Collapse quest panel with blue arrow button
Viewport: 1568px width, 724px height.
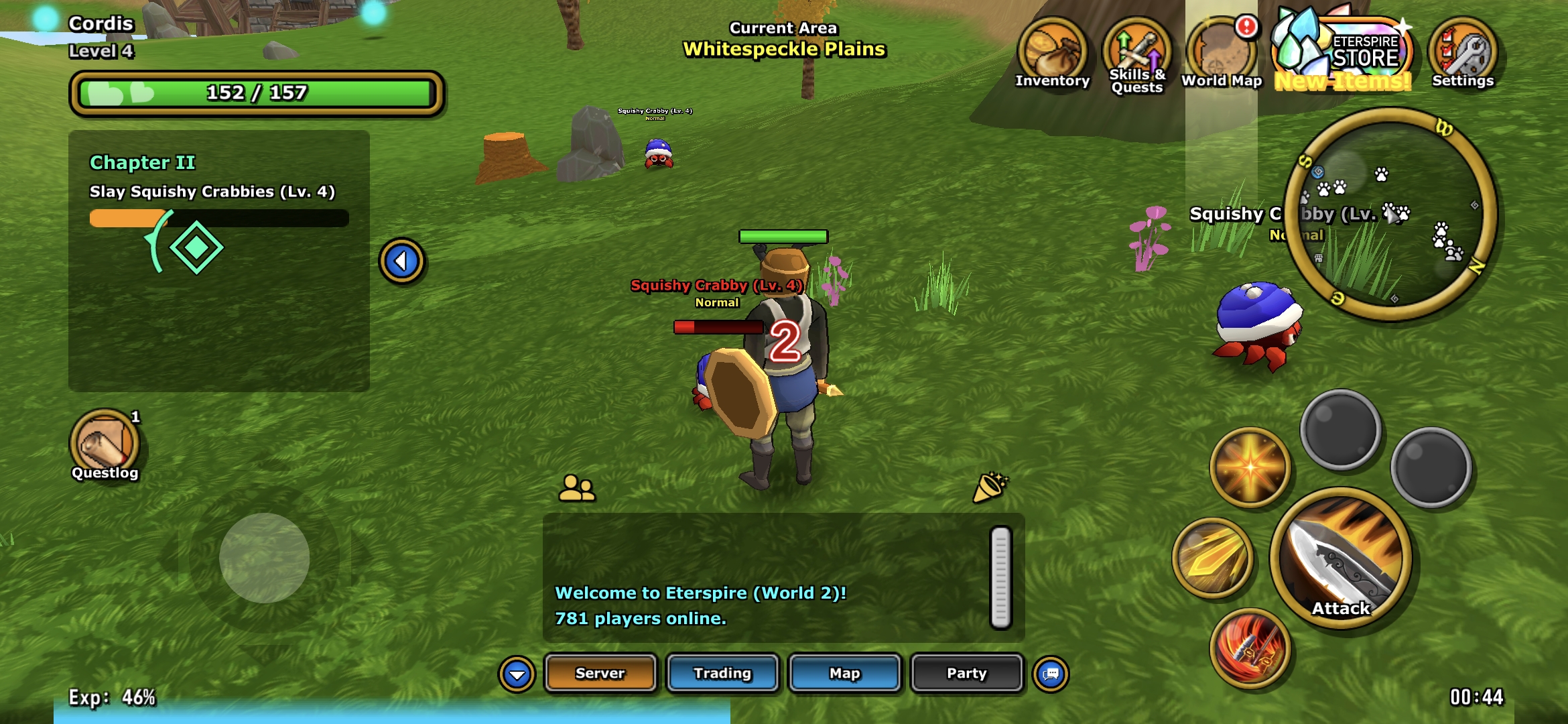(401, 261)
